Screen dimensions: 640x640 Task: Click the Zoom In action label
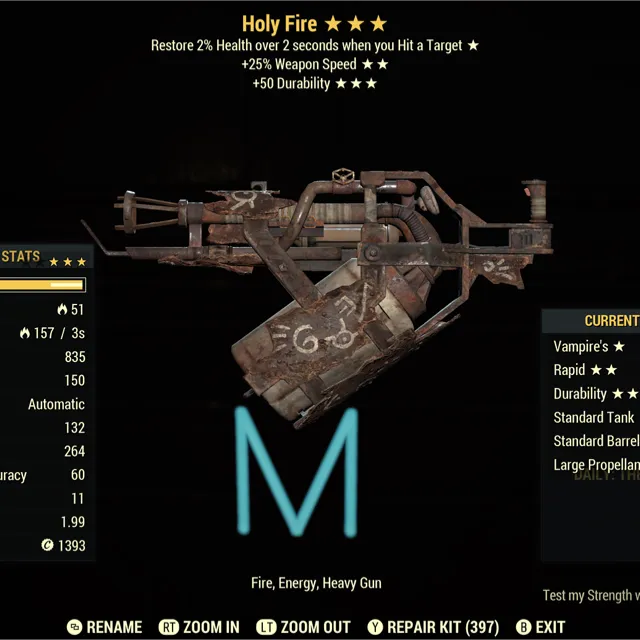tap(211, 627)
